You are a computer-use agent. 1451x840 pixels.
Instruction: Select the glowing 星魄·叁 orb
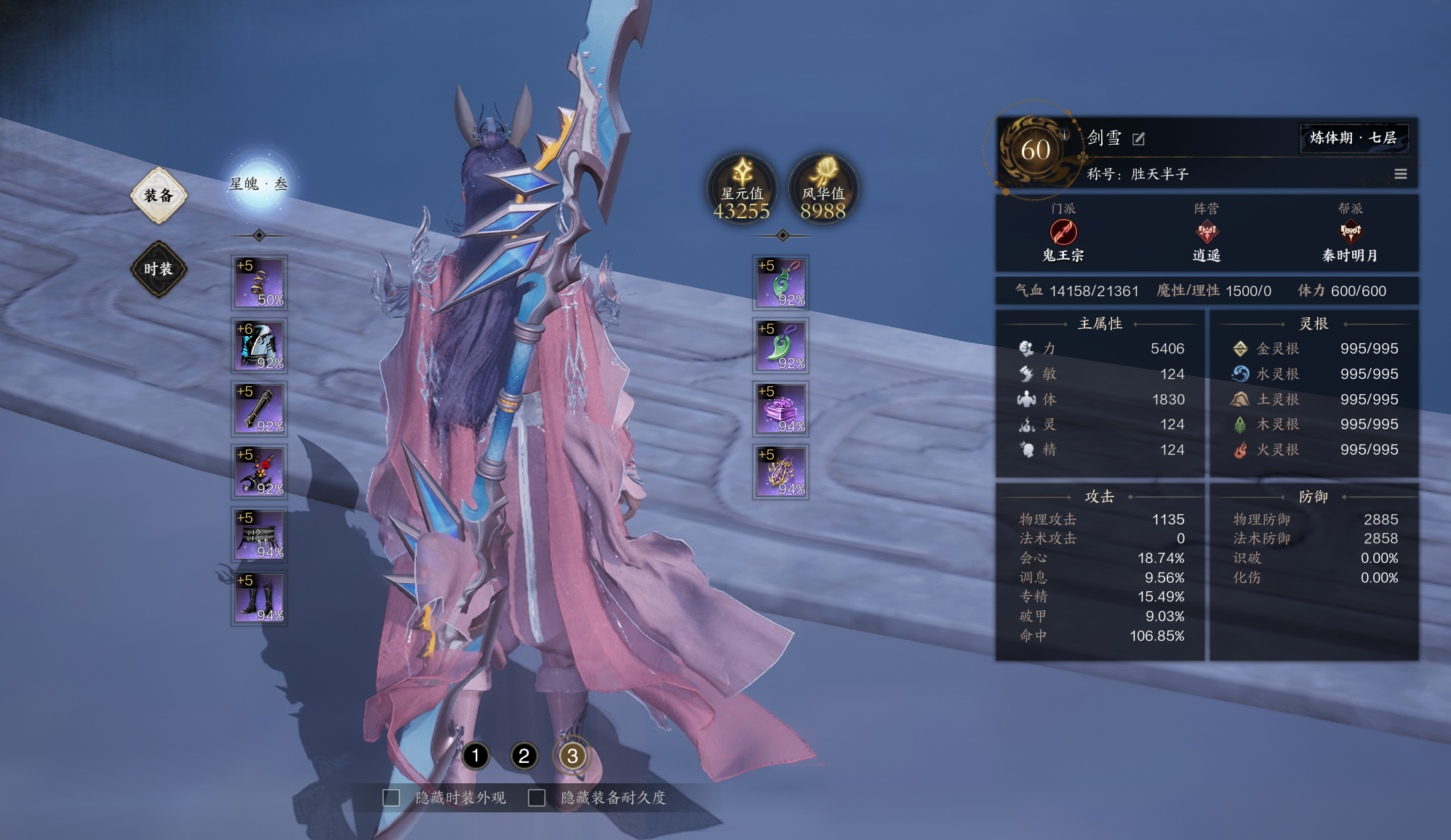pyautogui.click(x=259, y=183)
